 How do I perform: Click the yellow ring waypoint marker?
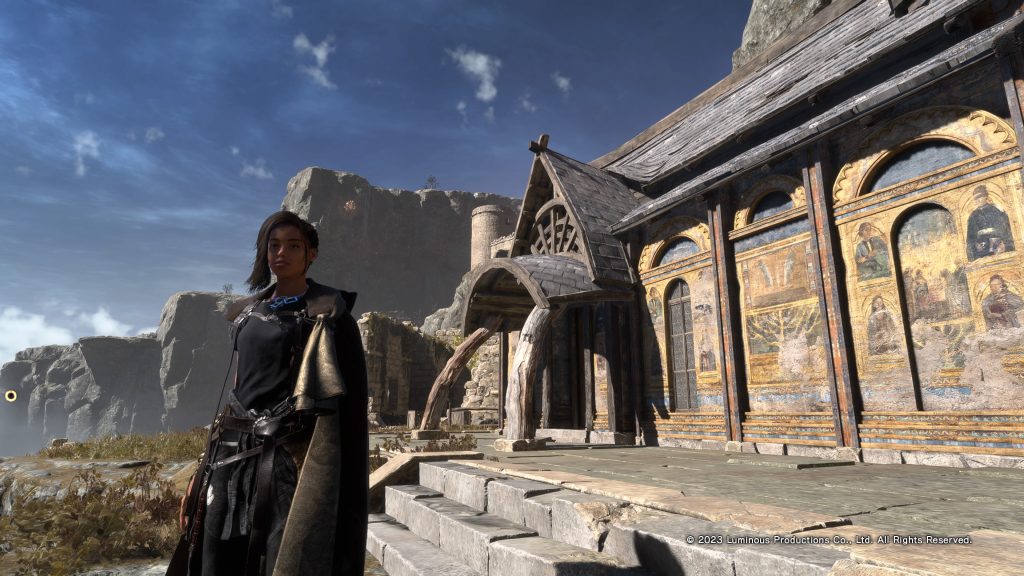11,396
